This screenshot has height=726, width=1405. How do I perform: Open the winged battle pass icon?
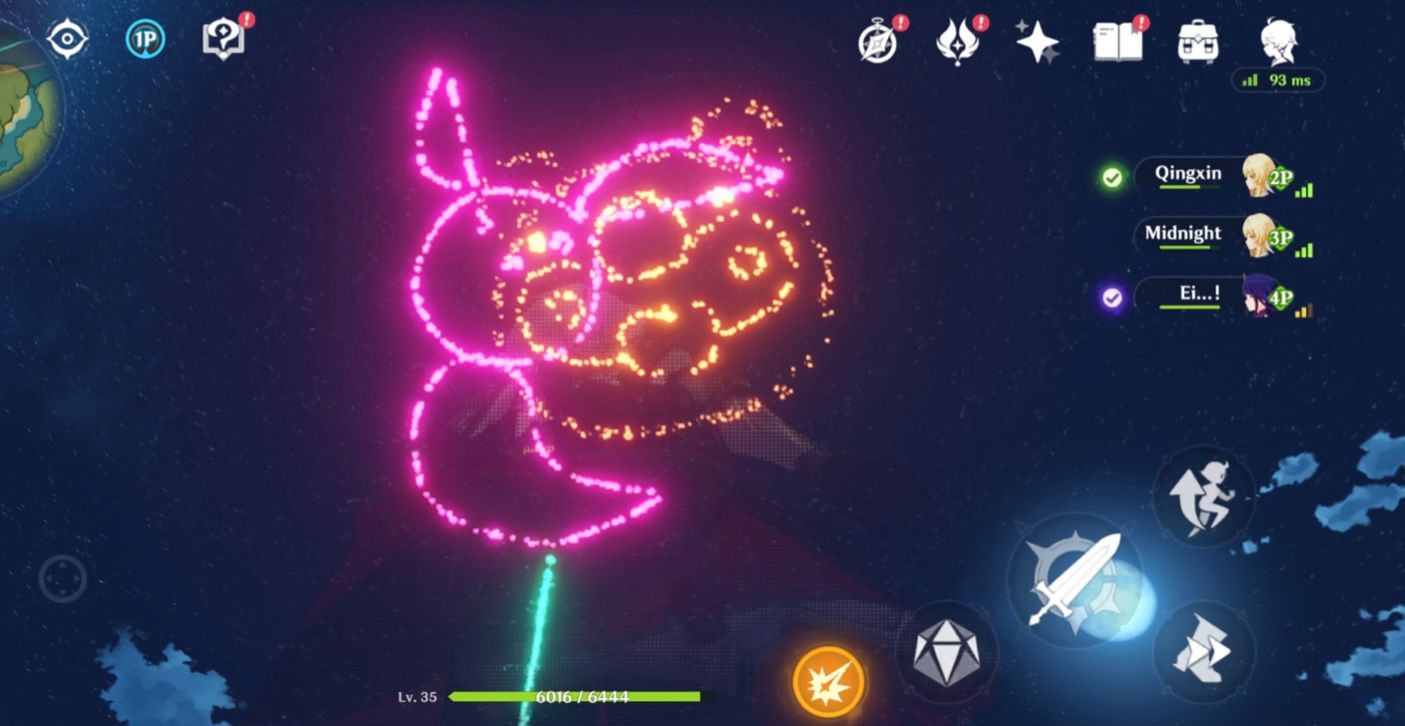[957, 43]
